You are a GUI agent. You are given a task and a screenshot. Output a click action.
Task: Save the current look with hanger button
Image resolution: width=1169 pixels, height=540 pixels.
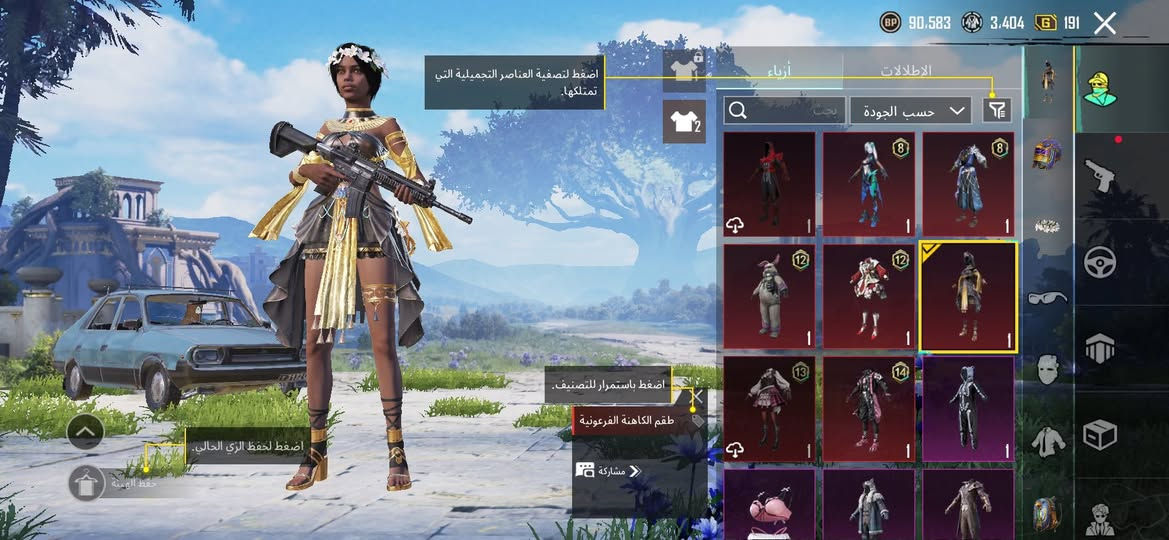87,483
